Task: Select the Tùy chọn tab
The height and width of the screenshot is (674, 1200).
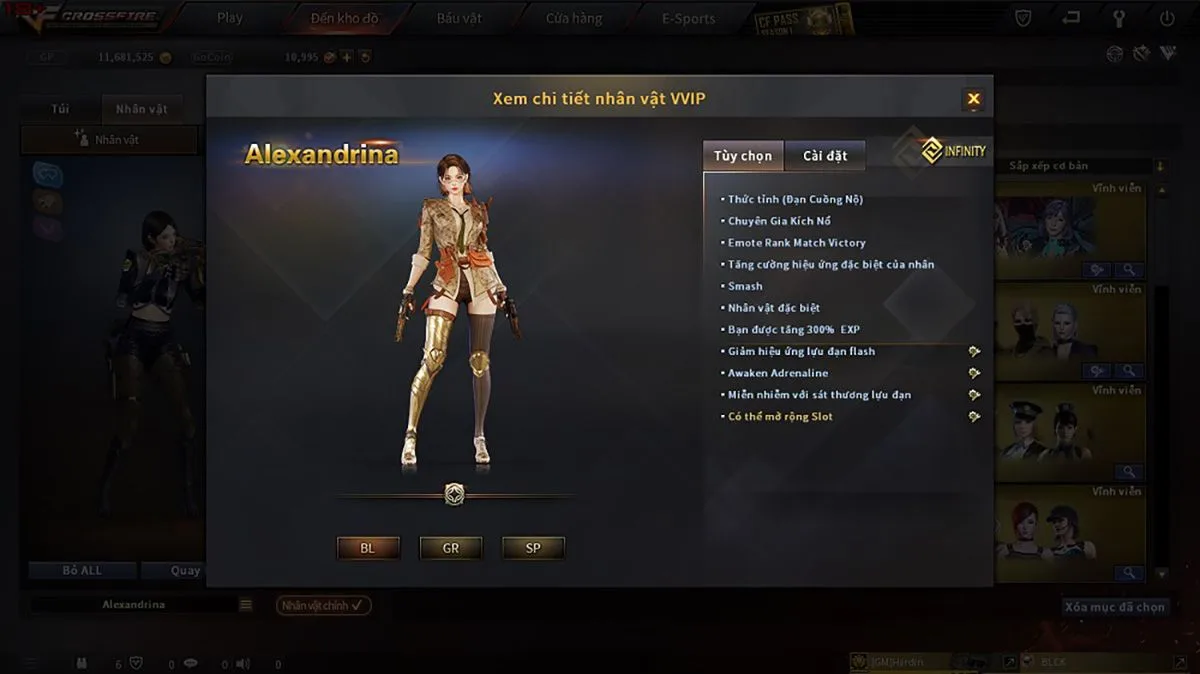Action: [743, 156]
